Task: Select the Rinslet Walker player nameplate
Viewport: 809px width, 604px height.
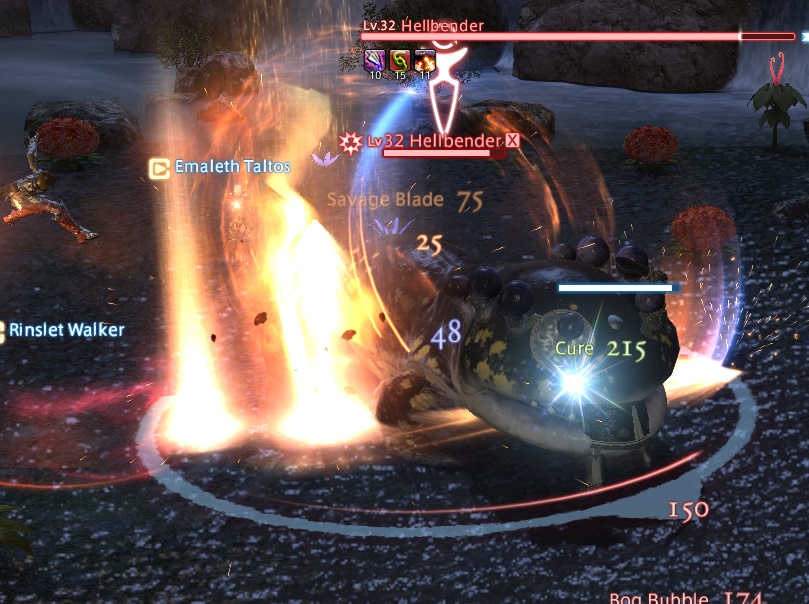Action: pos(67,329)
